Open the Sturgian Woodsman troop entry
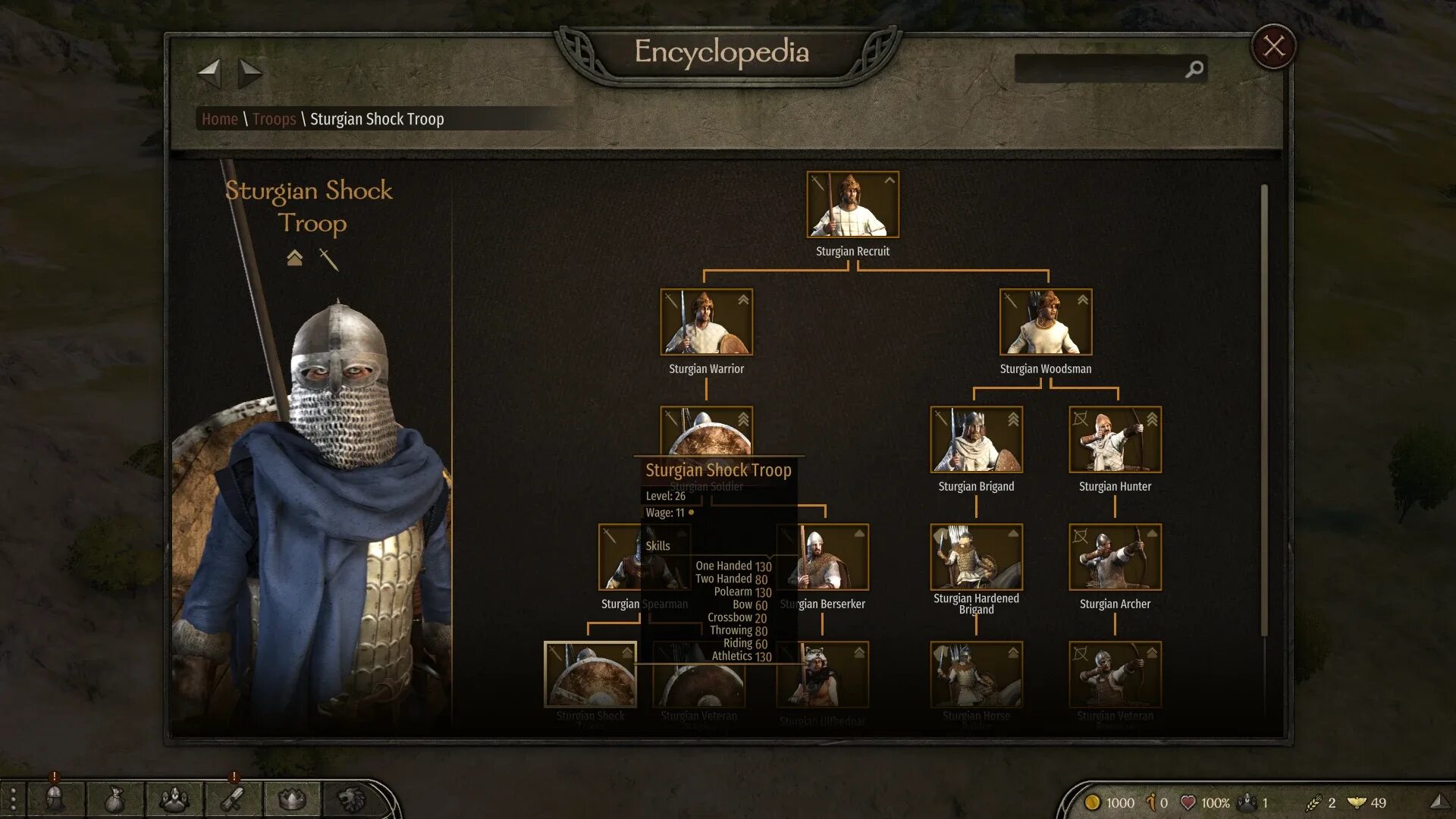This screenshot has height=819, width=1456. click(1045, 322)
